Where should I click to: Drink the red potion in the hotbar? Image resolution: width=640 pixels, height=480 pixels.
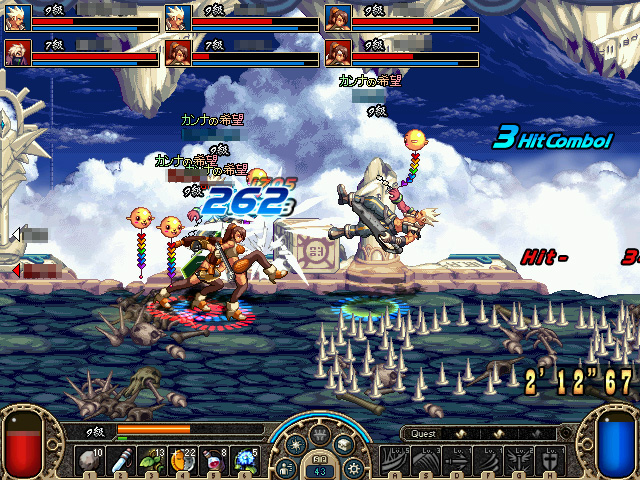coord(215,459)
